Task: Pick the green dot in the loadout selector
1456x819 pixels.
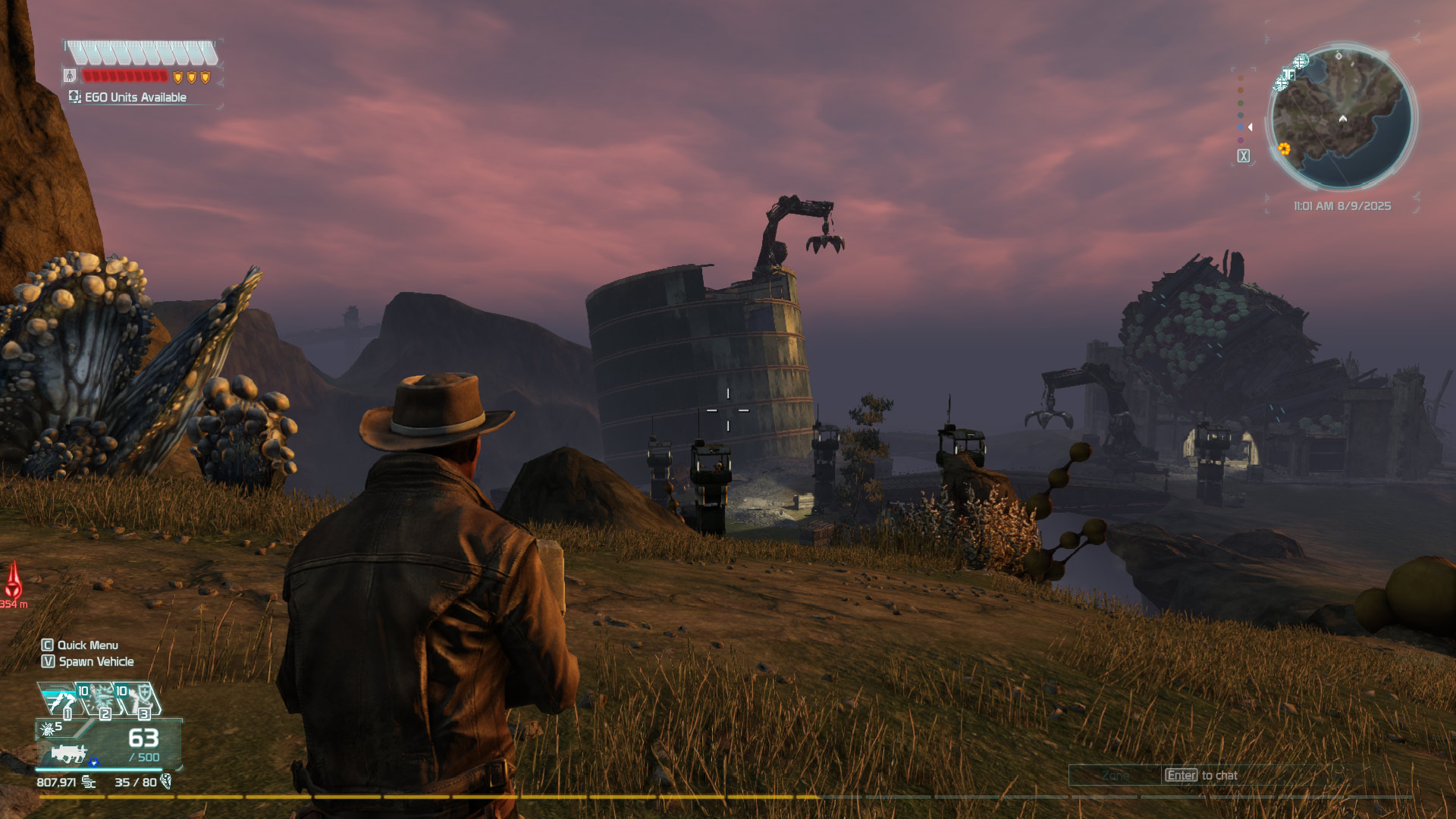Action: coord(1241,103)
